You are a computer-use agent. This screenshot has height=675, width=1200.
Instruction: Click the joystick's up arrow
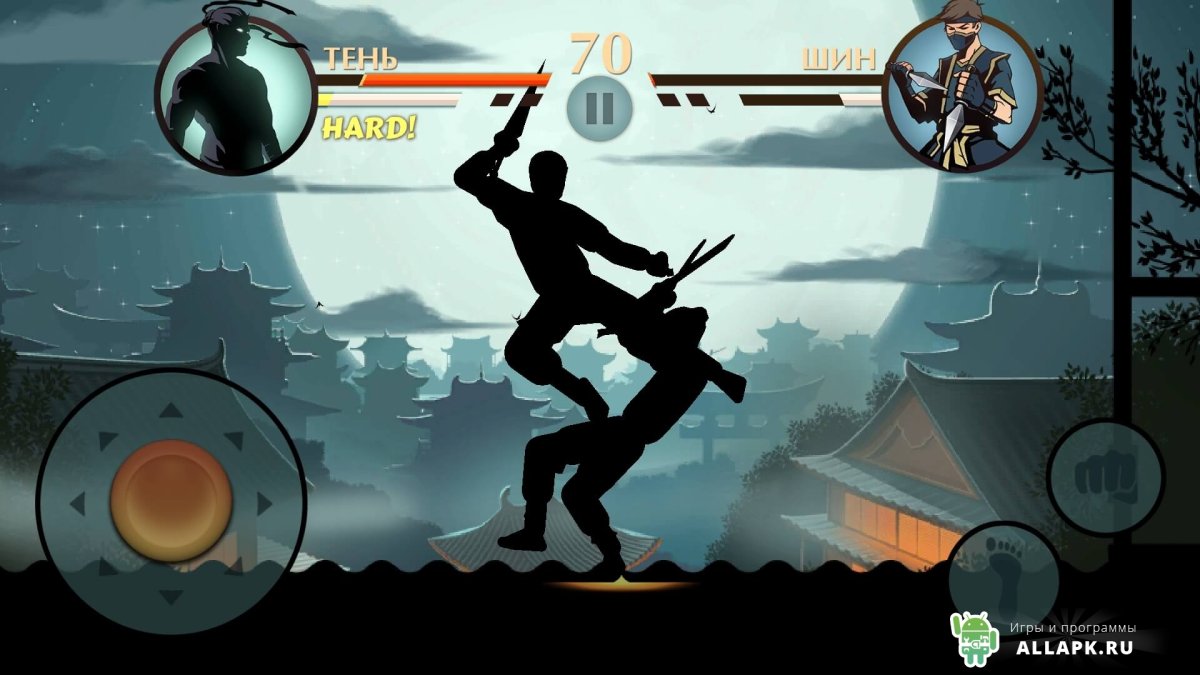click(171, 409)
